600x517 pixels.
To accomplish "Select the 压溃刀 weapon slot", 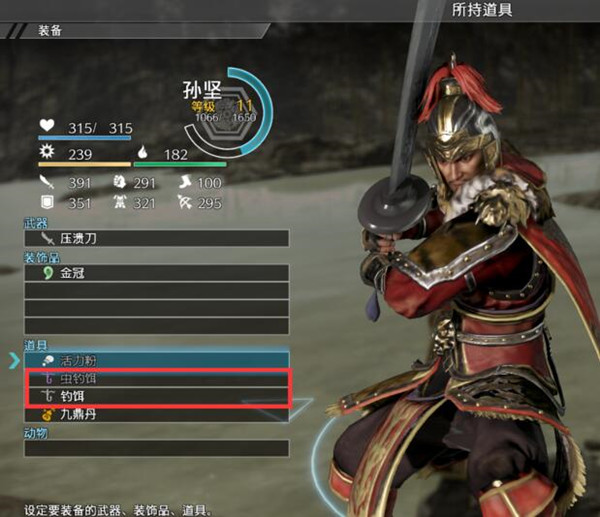I will 156,239.
